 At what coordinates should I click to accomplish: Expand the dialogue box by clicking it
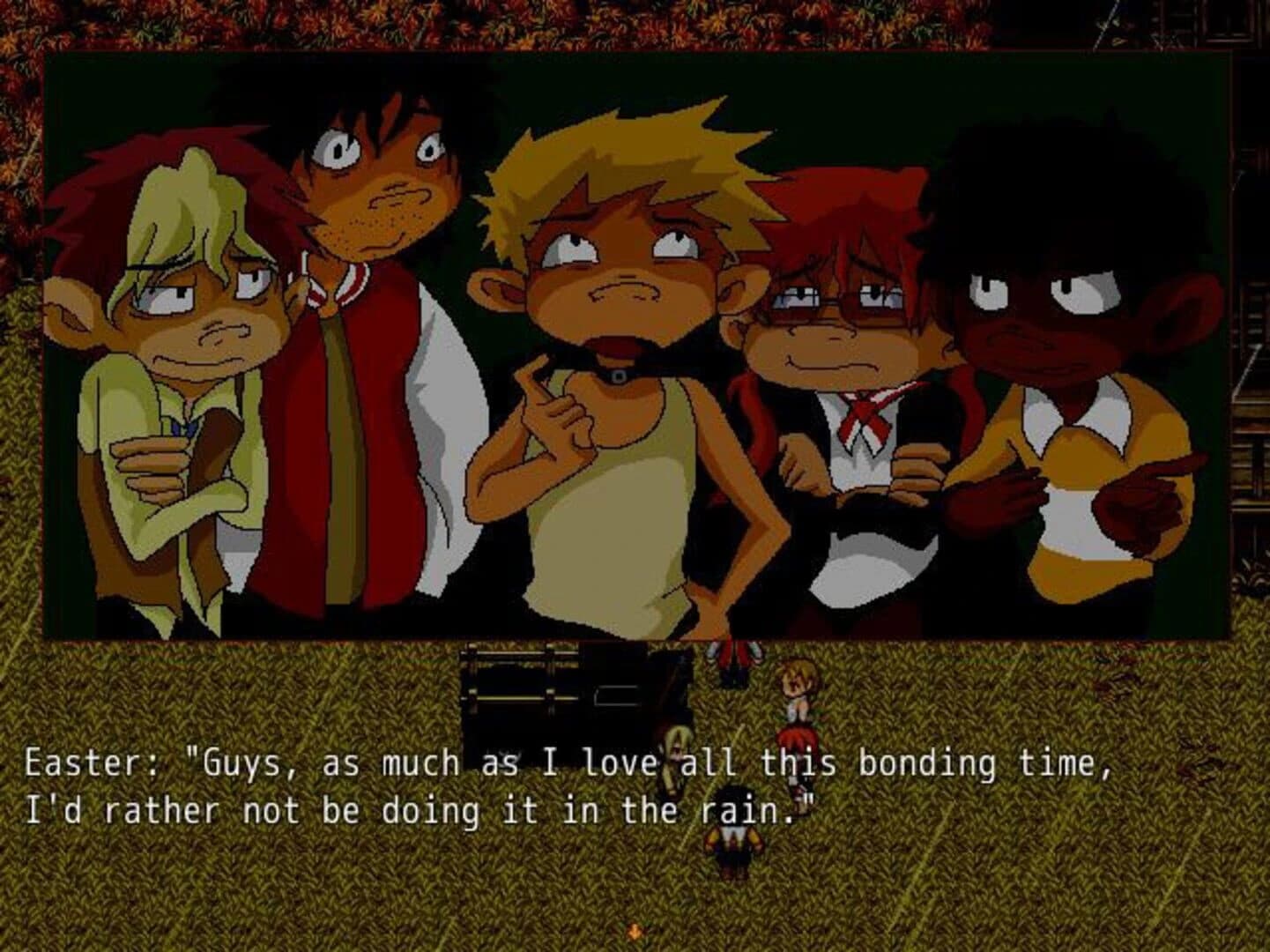tap(441, 785)
